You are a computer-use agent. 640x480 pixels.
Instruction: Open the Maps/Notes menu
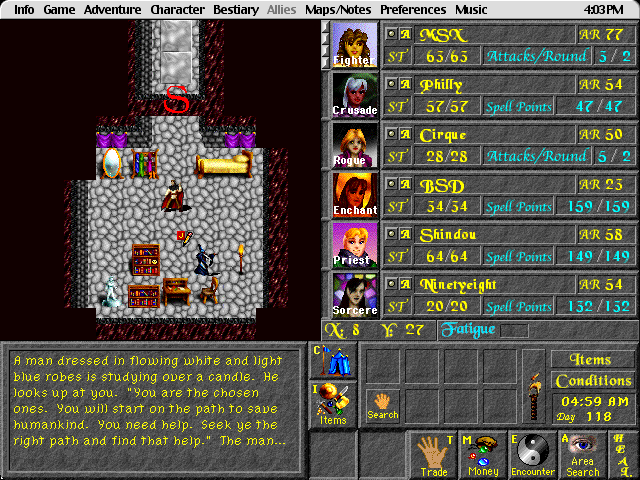point(339,9)
